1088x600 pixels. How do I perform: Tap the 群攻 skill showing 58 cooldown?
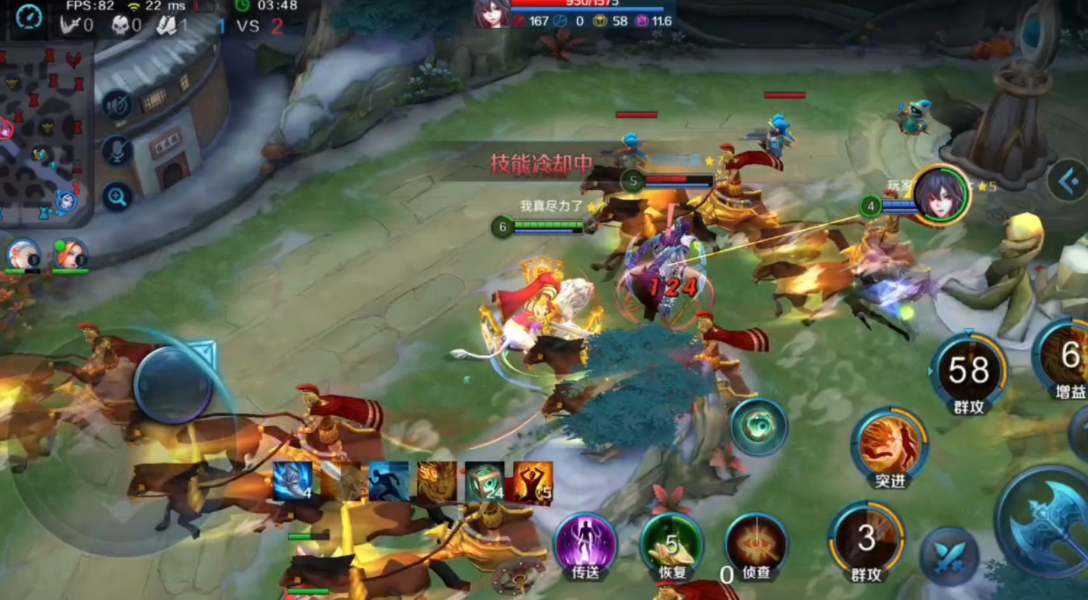(968, 371)
